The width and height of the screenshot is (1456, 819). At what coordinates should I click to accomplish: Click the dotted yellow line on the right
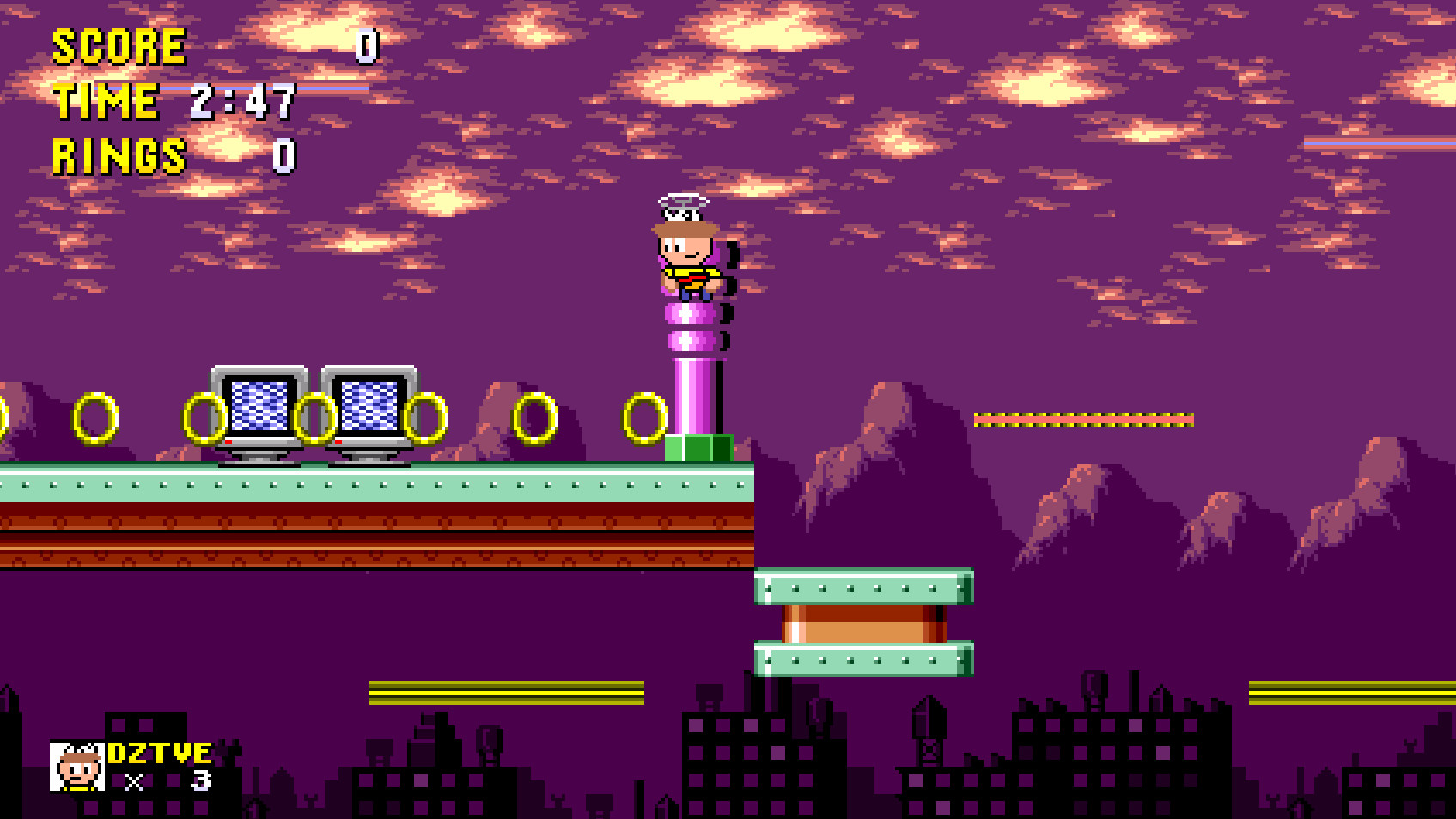1082,420
